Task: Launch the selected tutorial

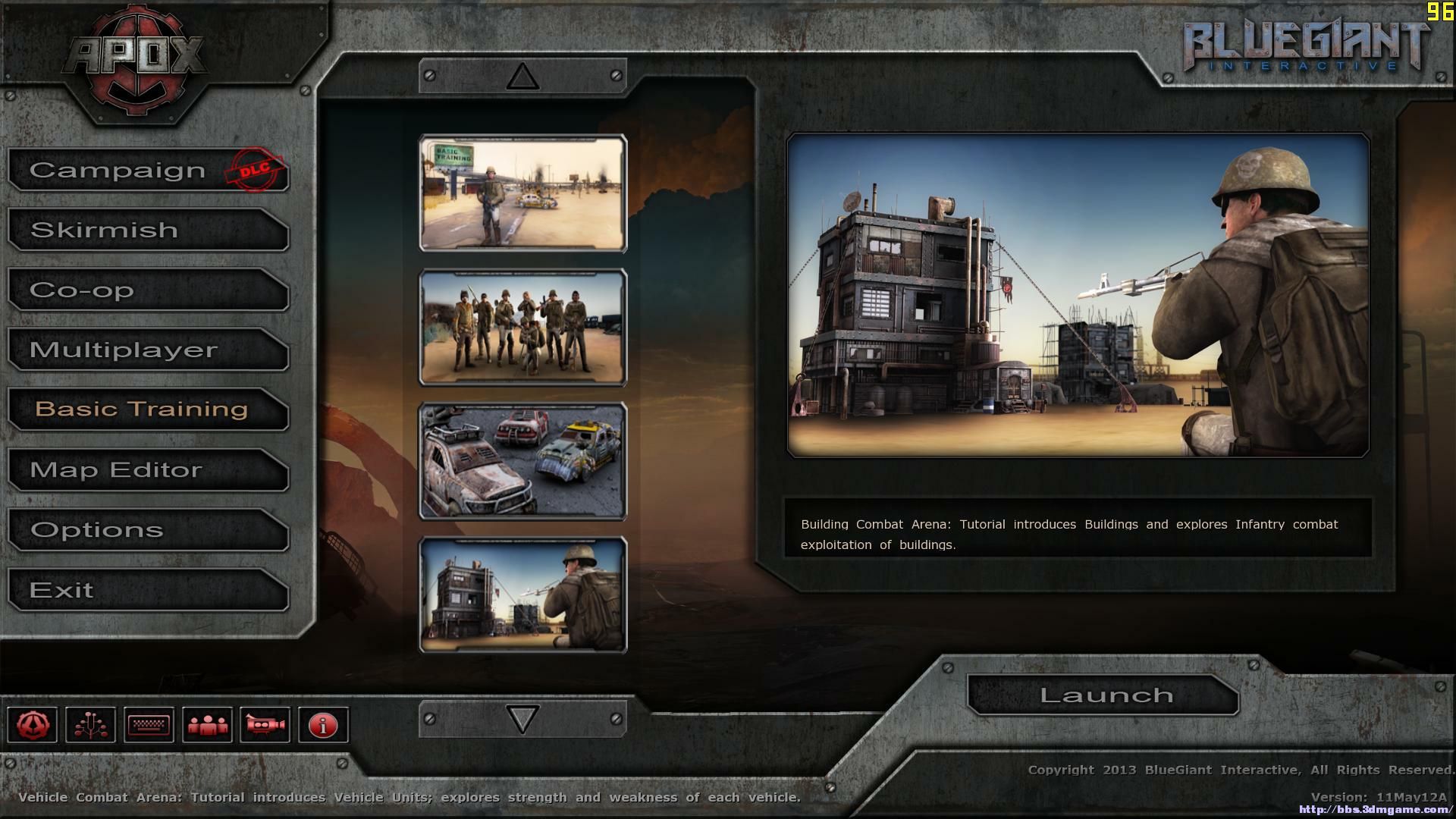Action: (1104, 695)
